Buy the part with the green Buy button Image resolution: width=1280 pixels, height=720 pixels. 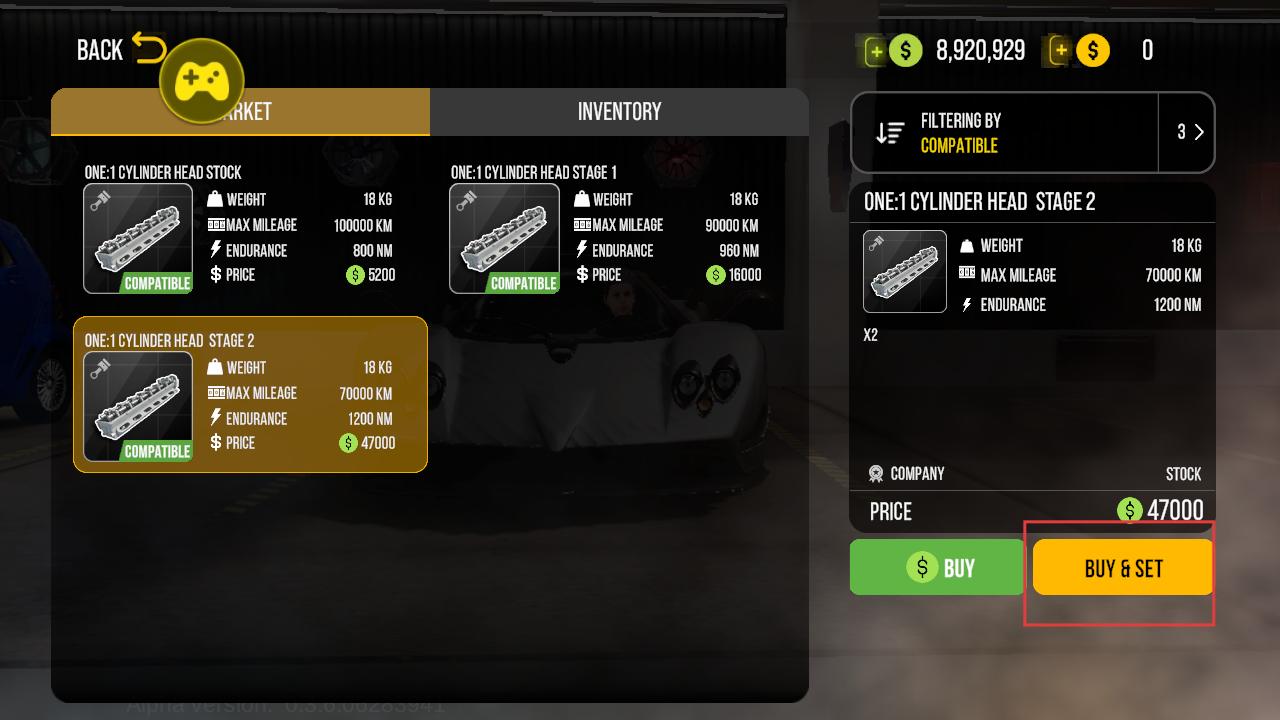(937, 568)
